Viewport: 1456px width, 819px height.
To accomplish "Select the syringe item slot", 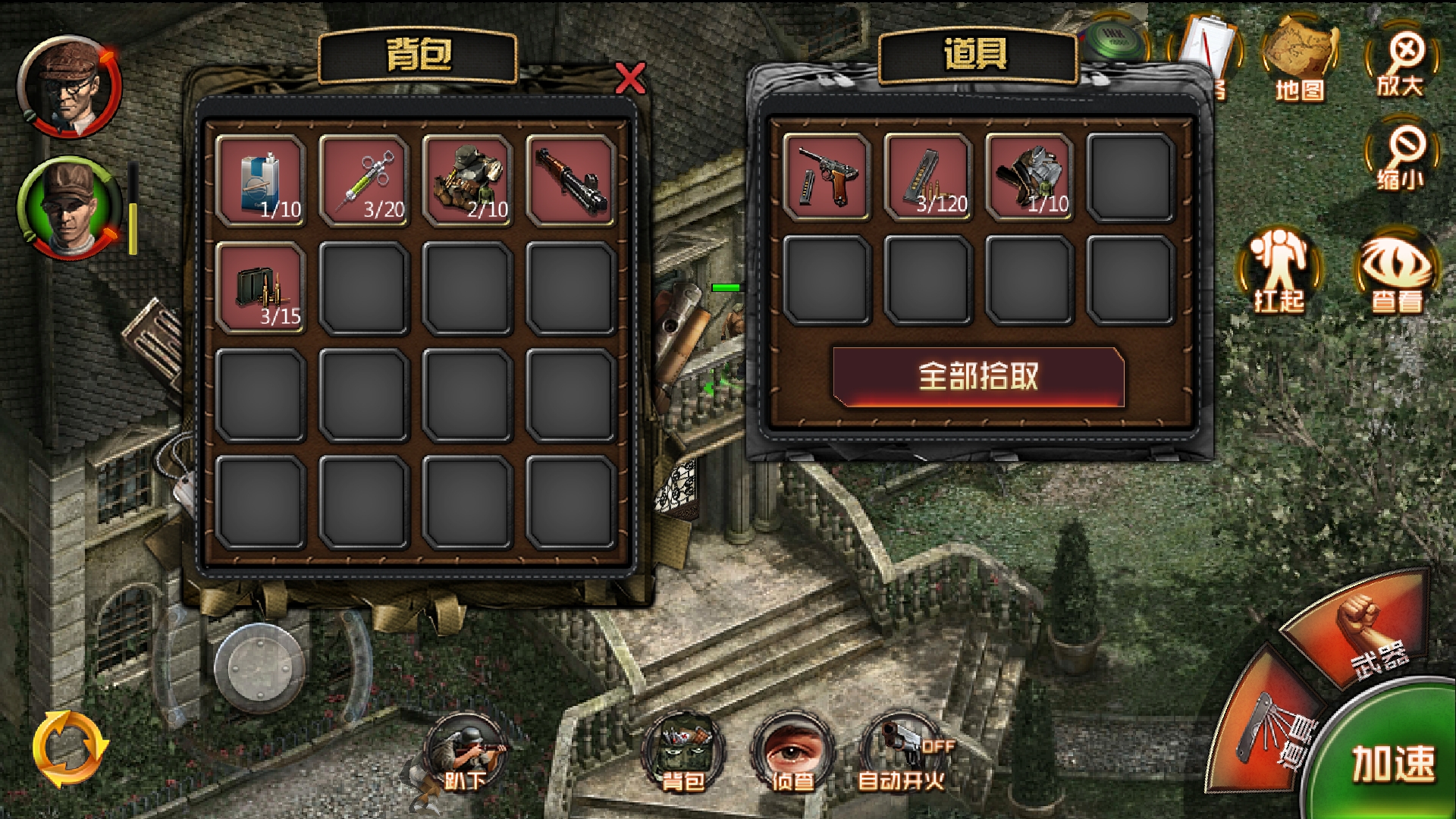I will click(x=364, y=180).
